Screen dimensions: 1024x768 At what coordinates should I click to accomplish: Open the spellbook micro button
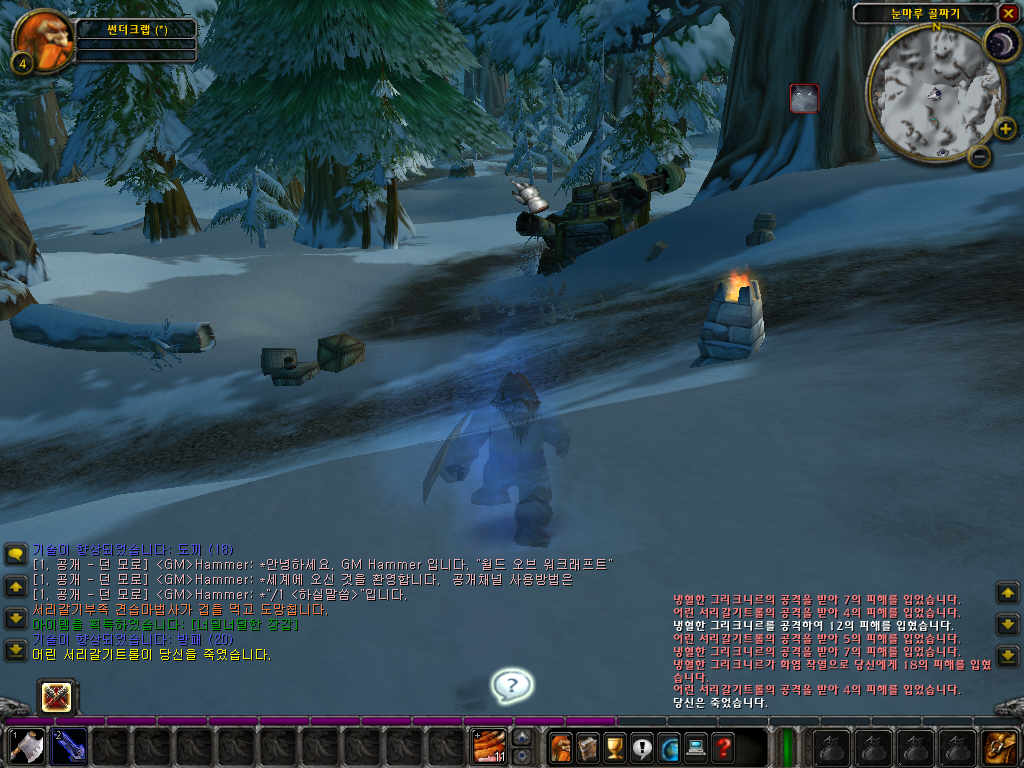587,747
